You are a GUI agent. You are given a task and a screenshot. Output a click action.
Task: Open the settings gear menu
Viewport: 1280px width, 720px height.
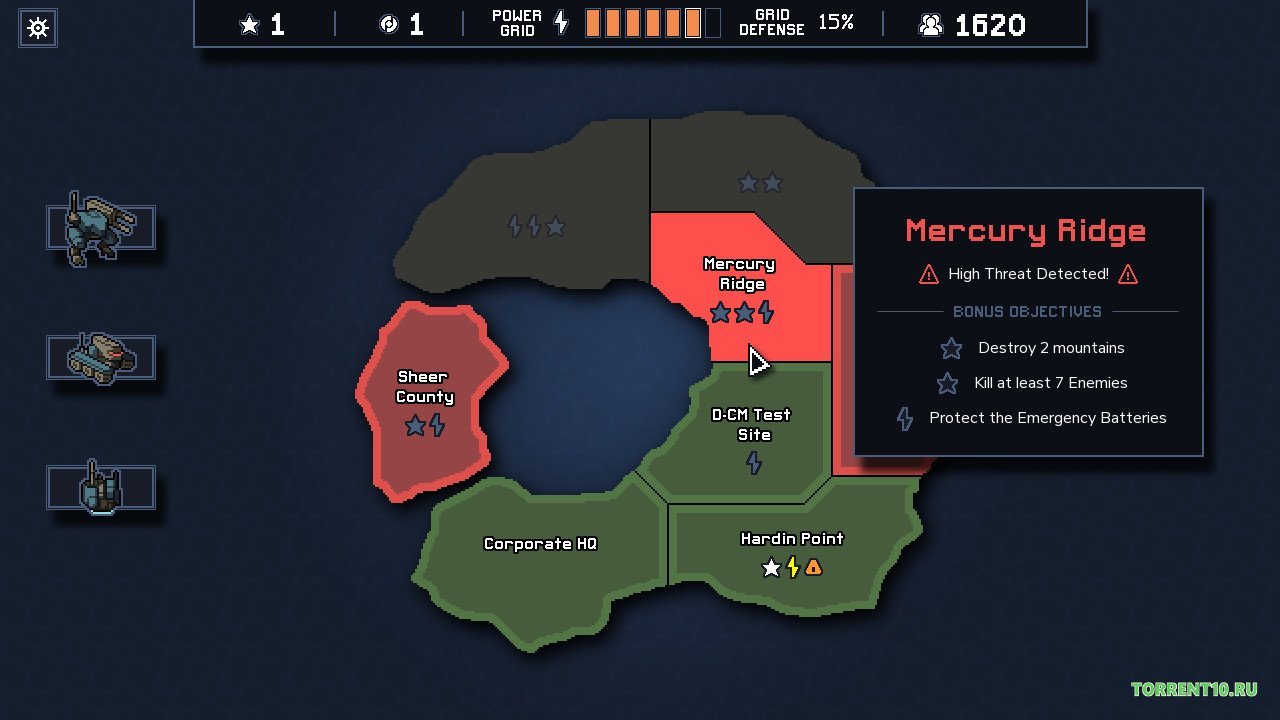38,27
